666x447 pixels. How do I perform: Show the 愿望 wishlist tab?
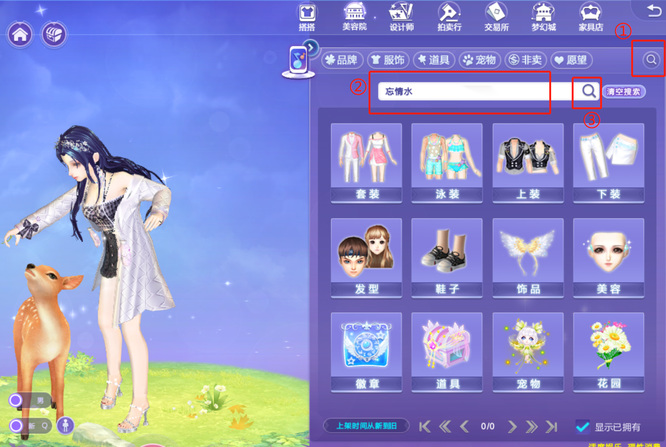pyautogui.click(x=573, y=60)
